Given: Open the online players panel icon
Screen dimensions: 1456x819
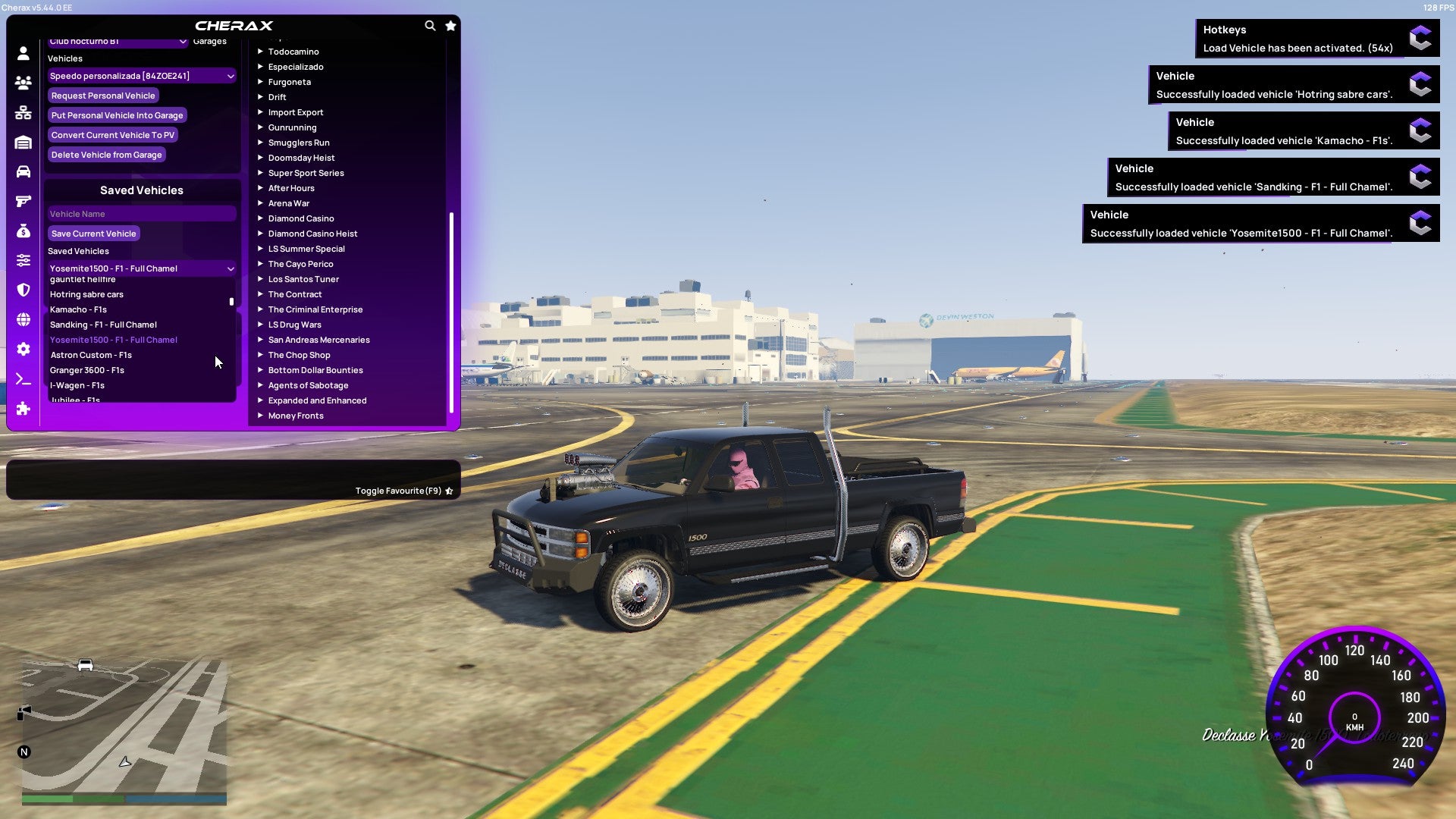Looking at the screenshot, I should coord(23,83).
